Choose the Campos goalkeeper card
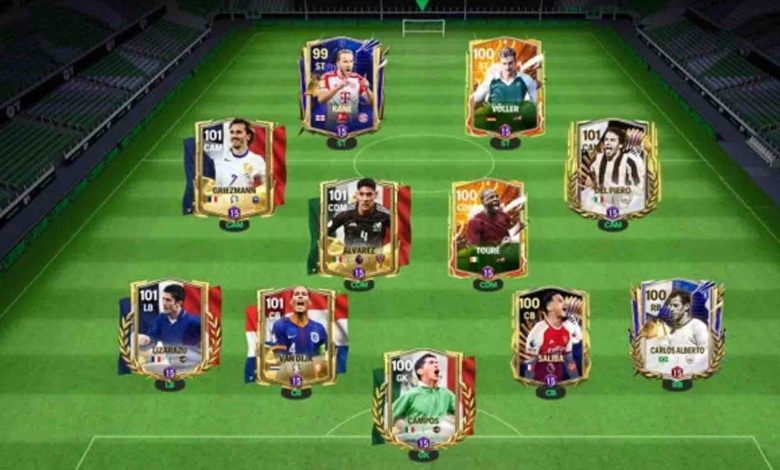The image size is (780, 470). coord(423,398)
